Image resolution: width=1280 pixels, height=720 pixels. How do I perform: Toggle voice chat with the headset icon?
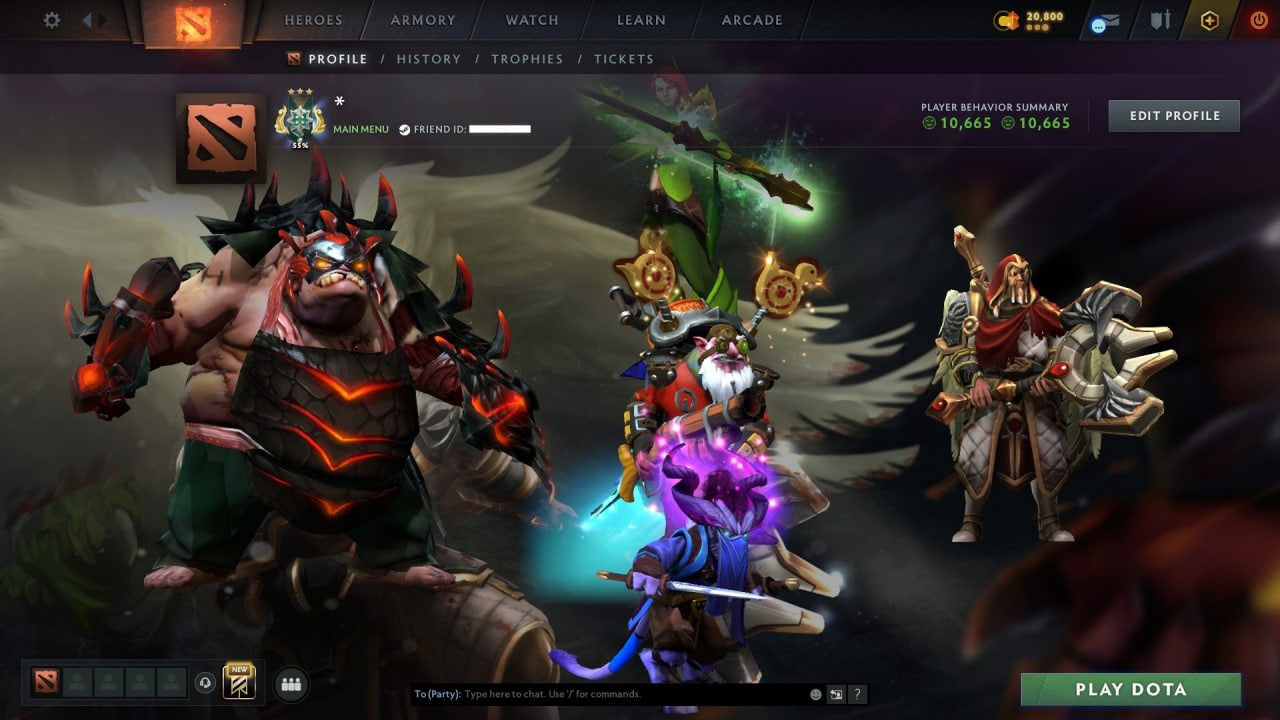pos(207,682)
